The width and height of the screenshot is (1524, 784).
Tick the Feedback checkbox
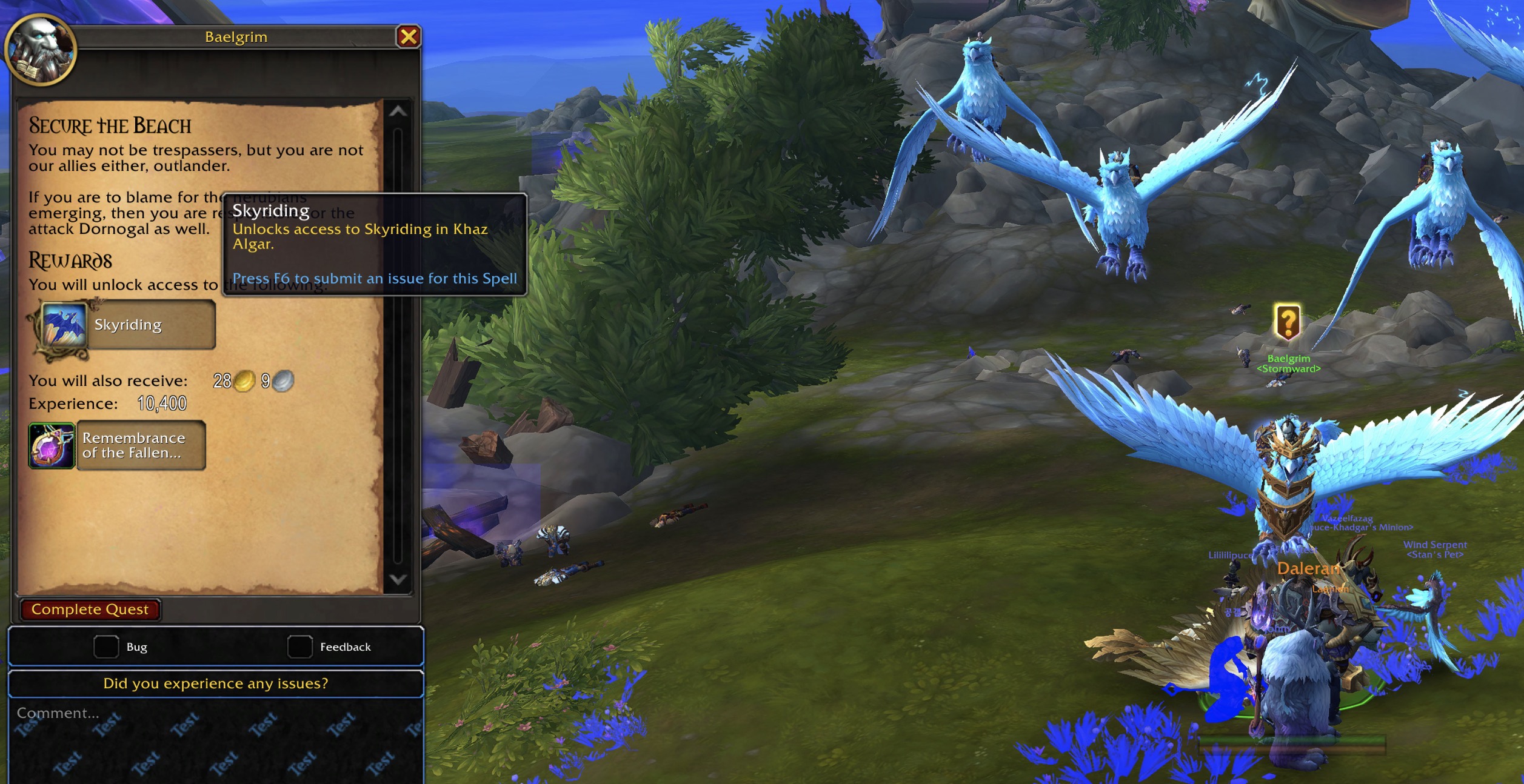click(299, 646)
